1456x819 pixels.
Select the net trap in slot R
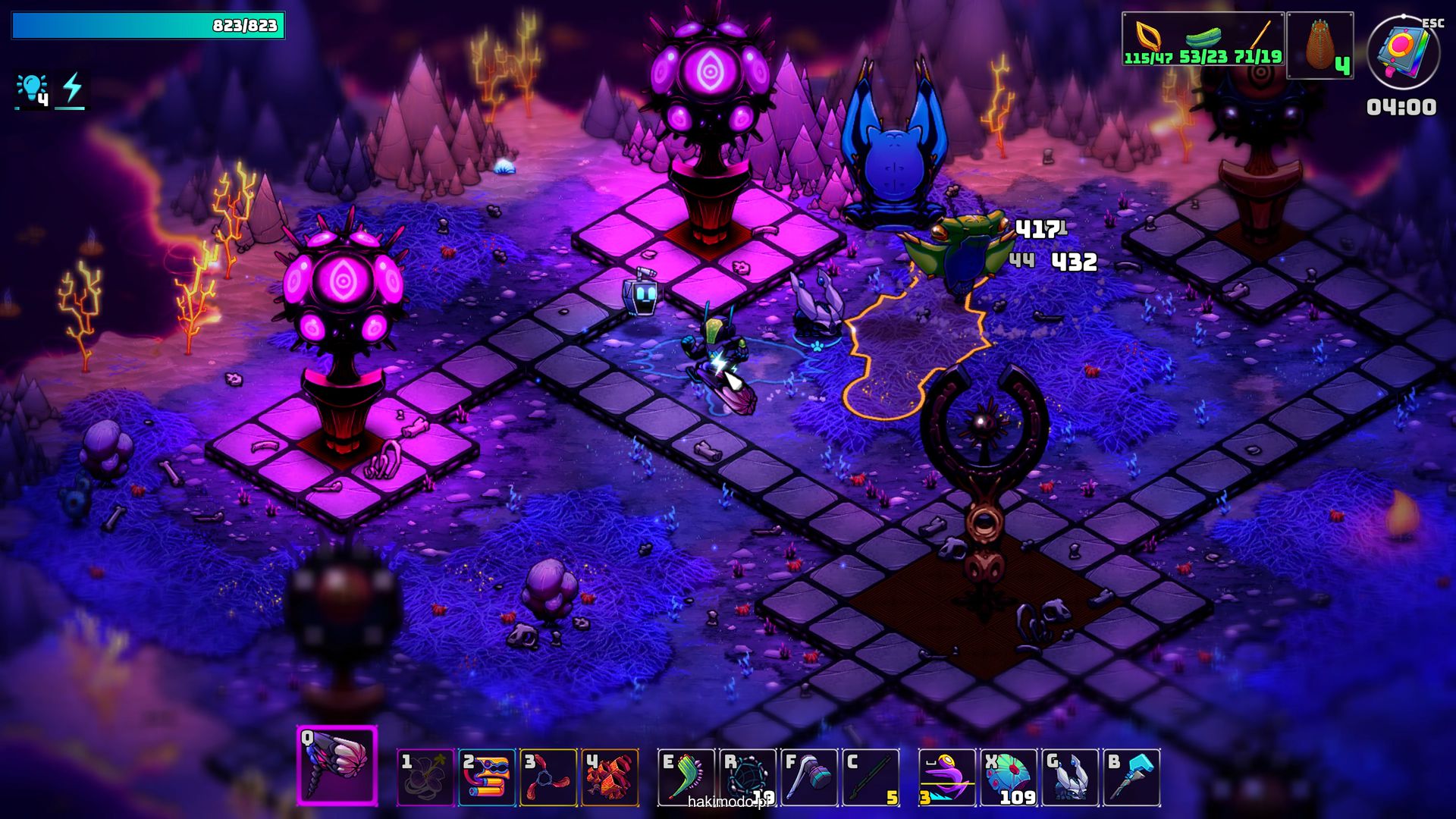click(x=748, y=777)
